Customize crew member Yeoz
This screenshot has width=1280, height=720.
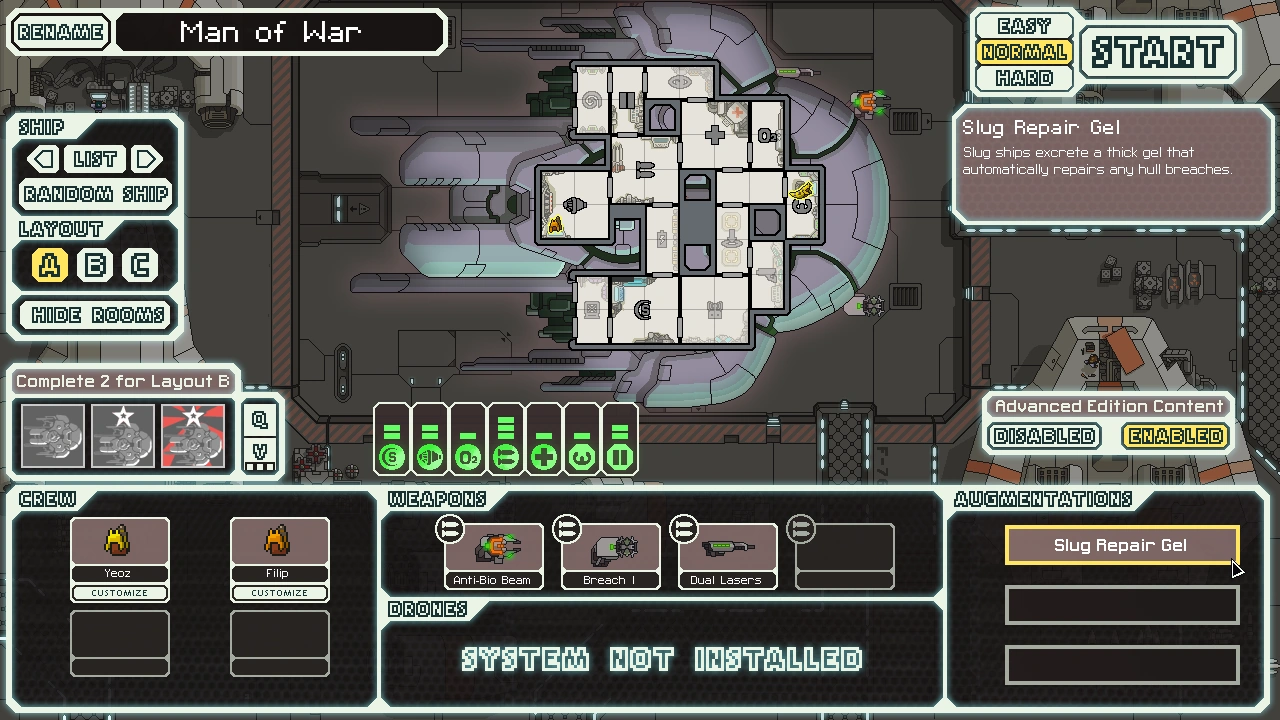coord(119,592)
